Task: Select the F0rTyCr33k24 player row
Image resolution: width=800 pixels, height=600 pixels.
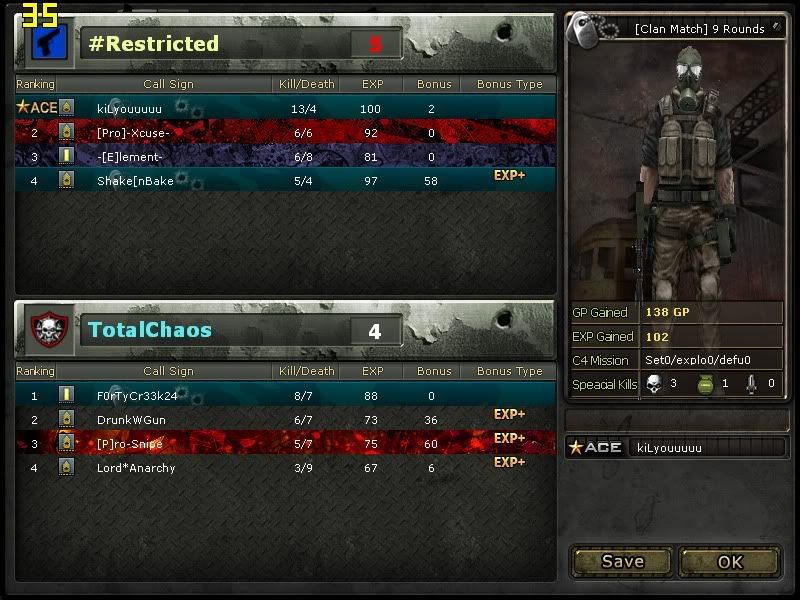Action: (285, 395)
